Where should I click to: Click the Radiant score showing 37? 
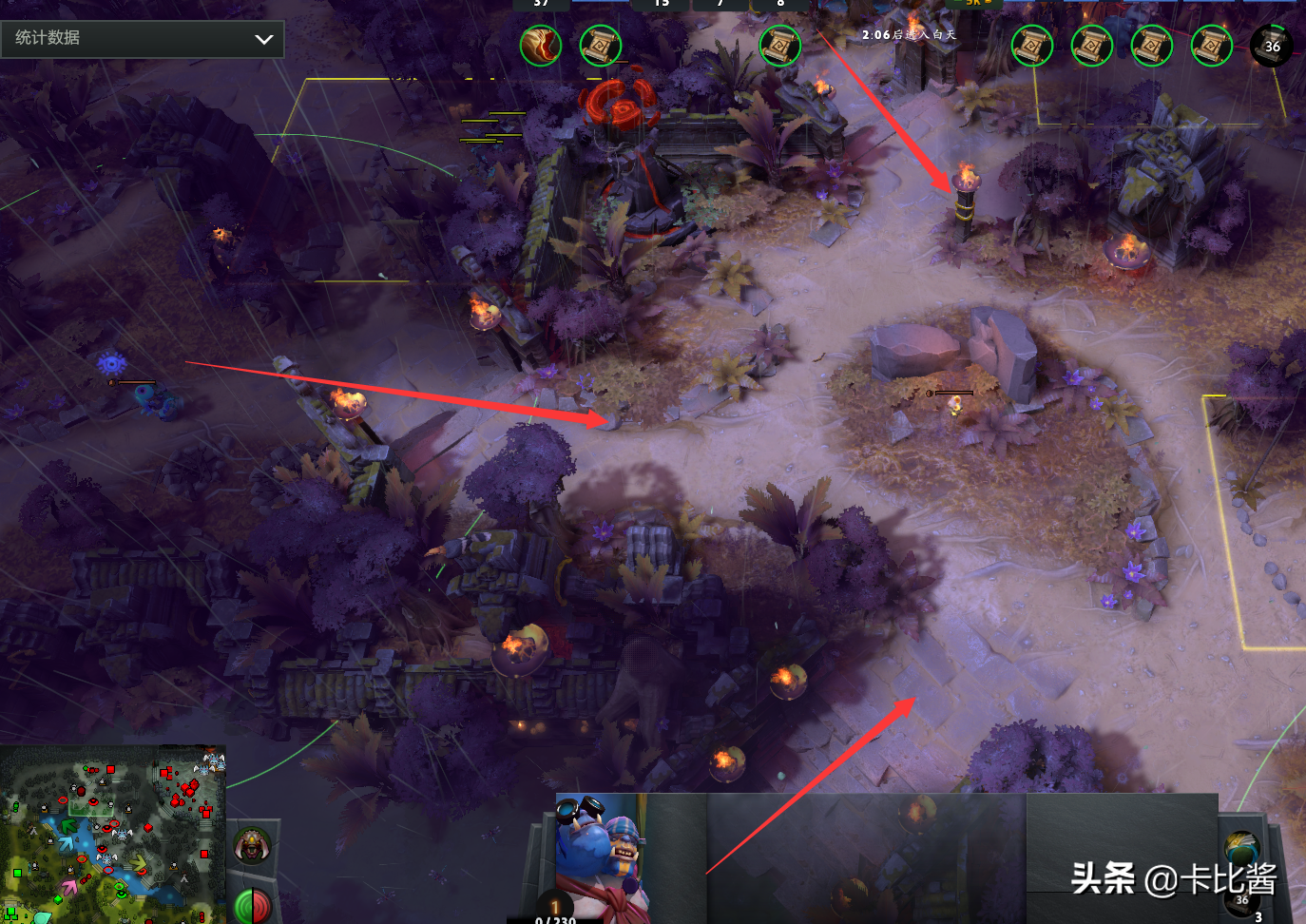[x=542, y=4]
